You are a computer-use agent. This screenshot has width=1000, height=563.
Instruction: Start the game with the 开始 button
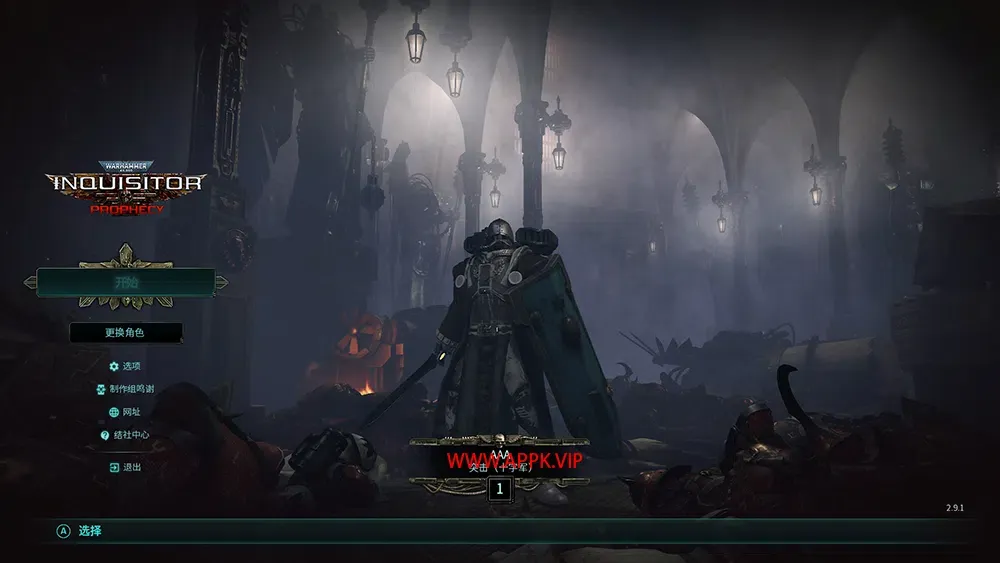(x=126, y=283)
